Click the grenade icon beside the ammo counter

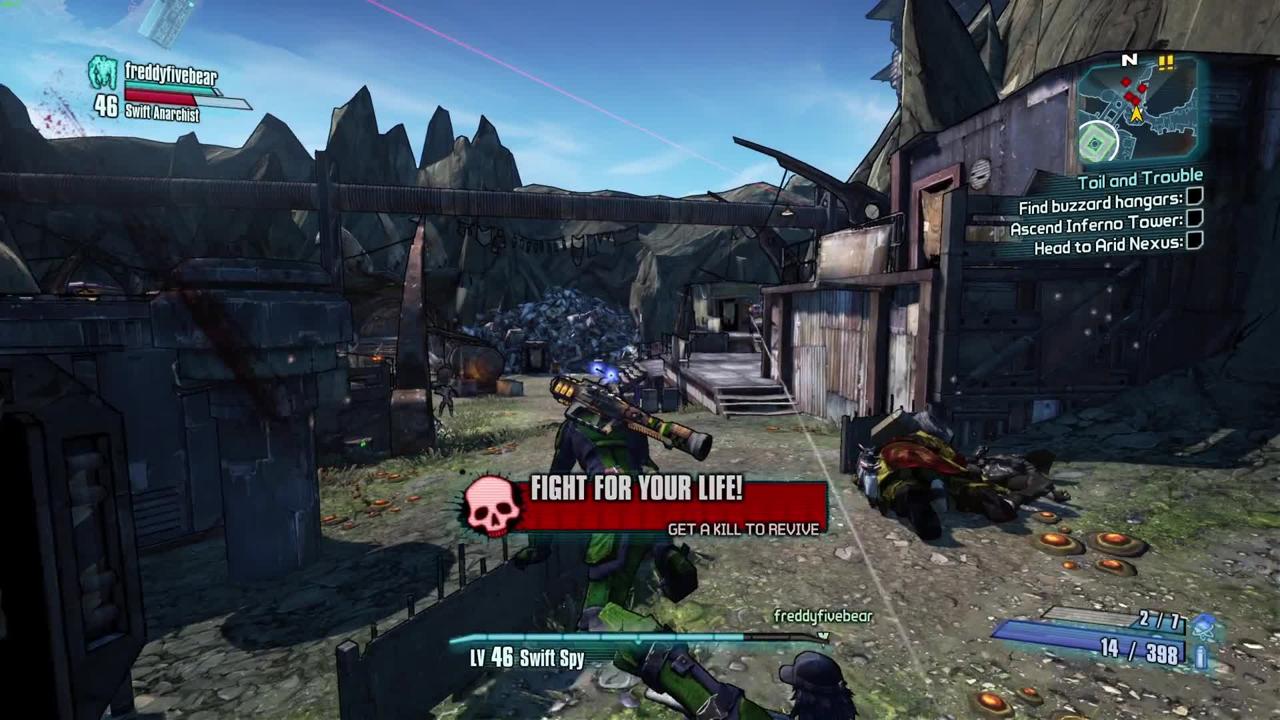point(1204,627)
